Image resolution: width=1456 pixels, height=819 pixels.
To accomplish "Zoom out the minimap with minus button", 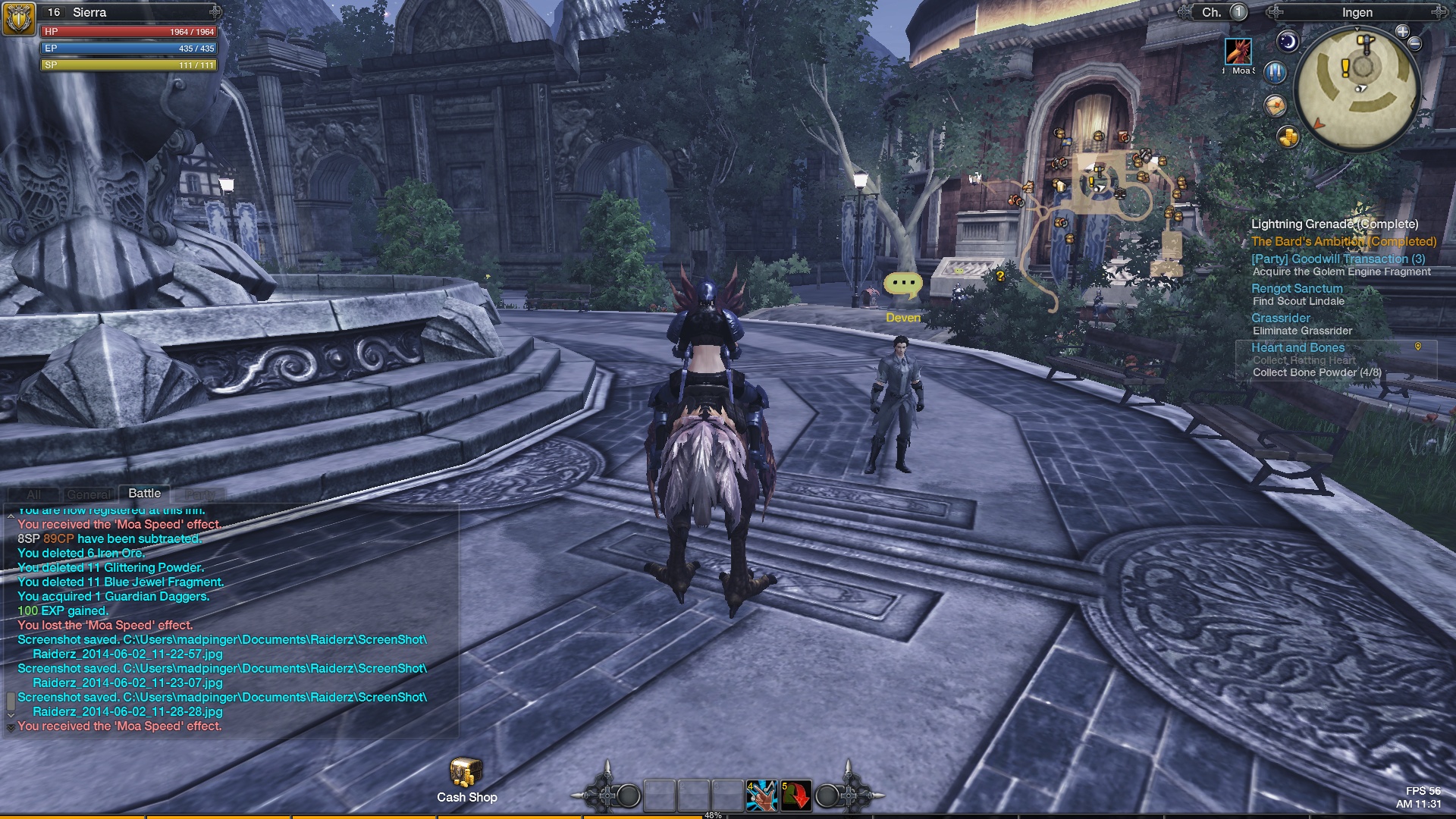I will (1415, 44).
